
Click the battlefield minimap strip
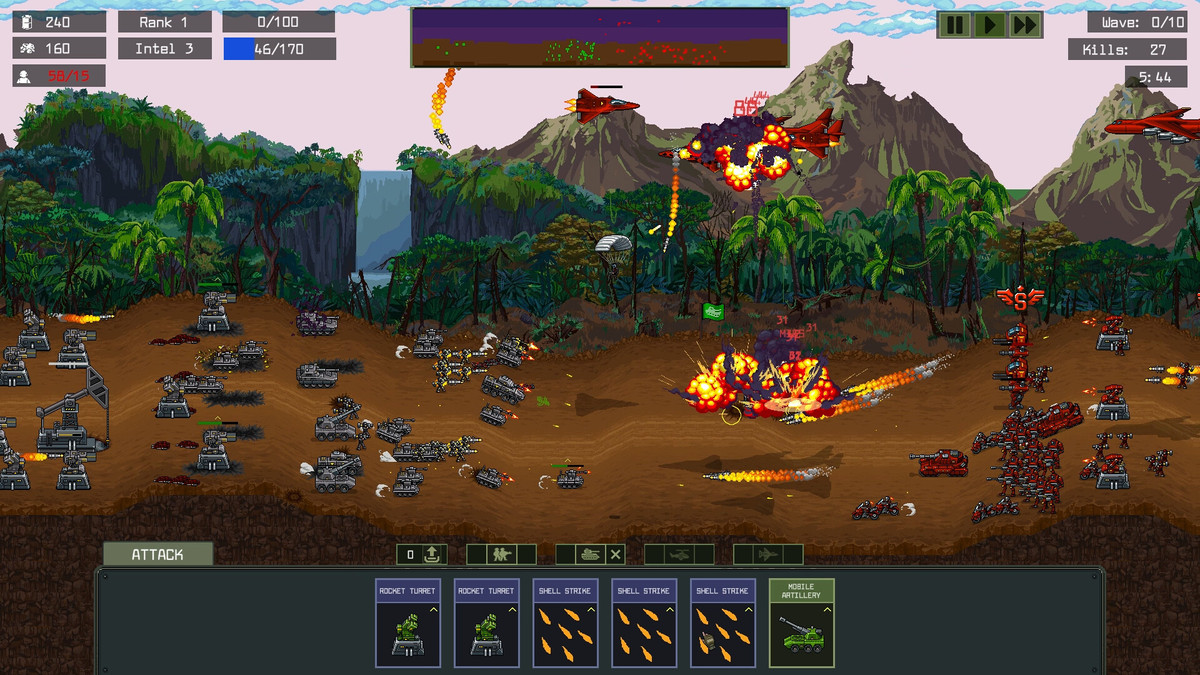pos(599,37)
